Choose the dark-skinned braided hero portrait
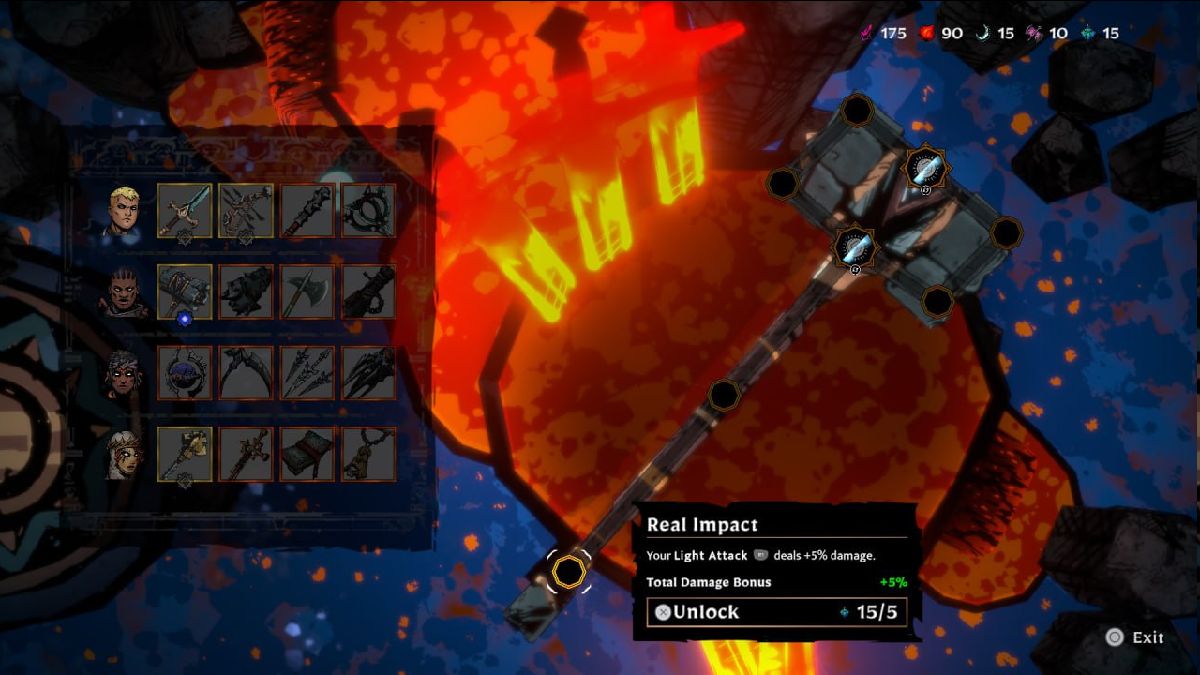Image resolution: width=1200 pixels, height=675 pixels. coord(125,292)
